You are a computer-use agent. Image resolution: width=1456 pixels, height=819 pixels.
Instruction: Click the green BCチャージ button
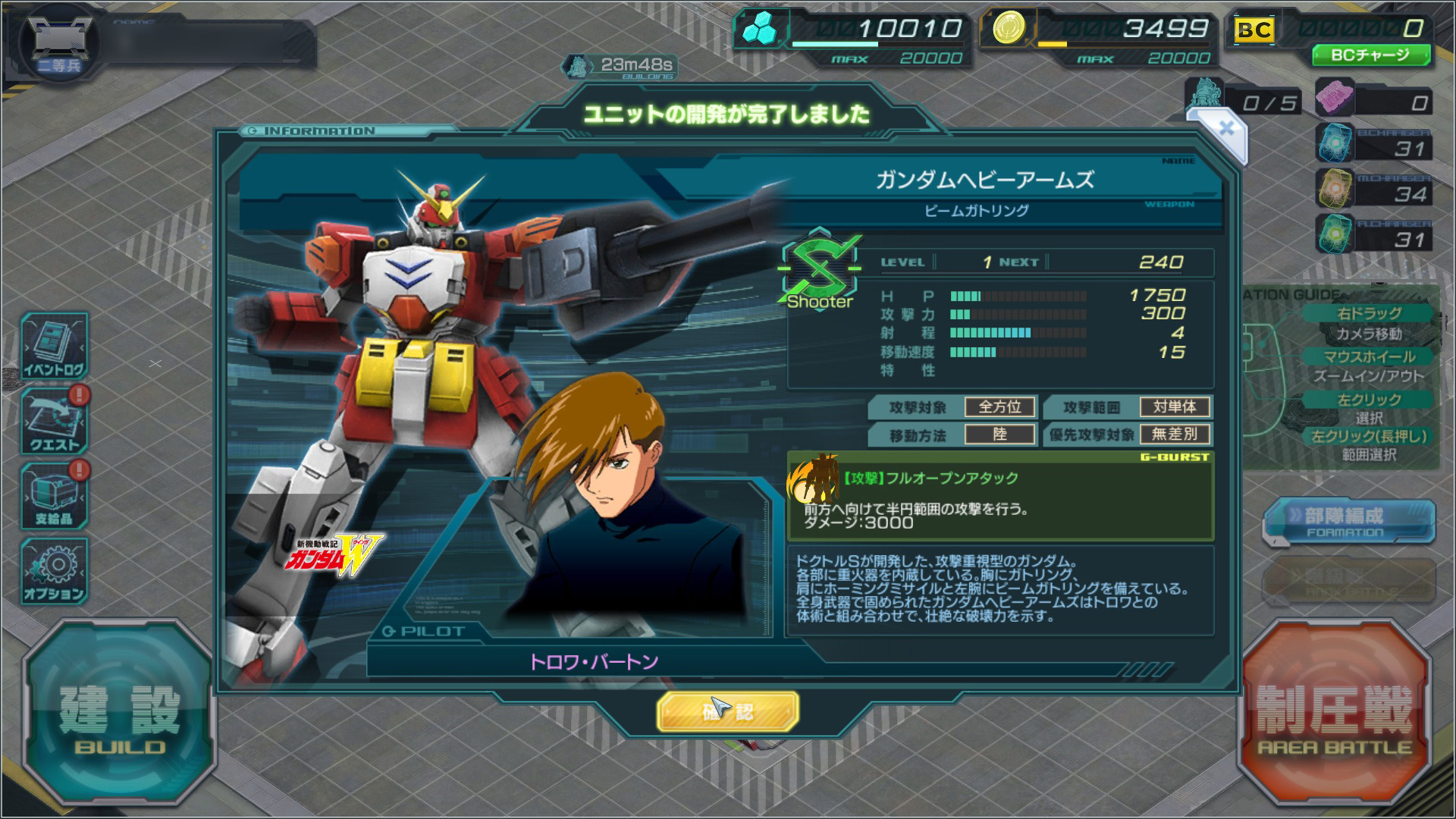1370,55
